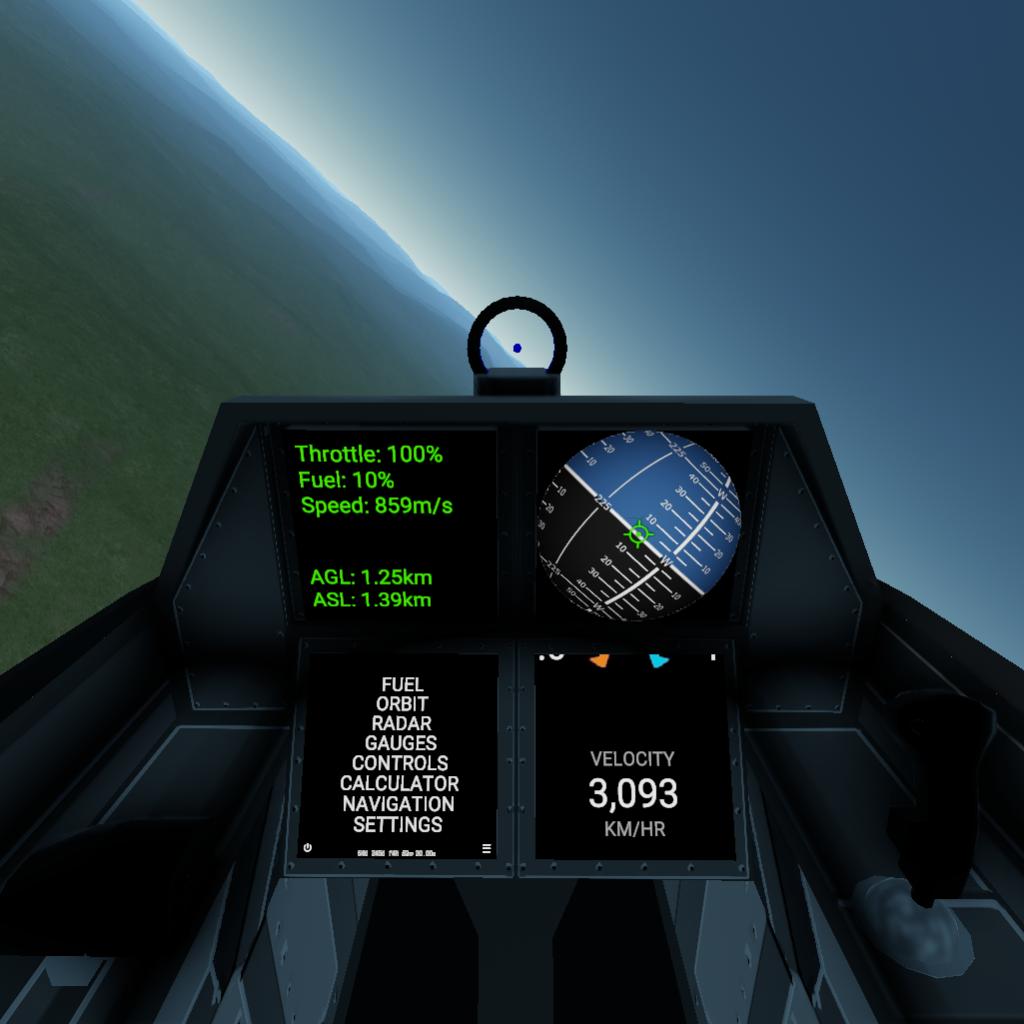This screenshot has height=1024, width=1024.
Task: Toggle the hamburger menu icon
Action: 487,849
